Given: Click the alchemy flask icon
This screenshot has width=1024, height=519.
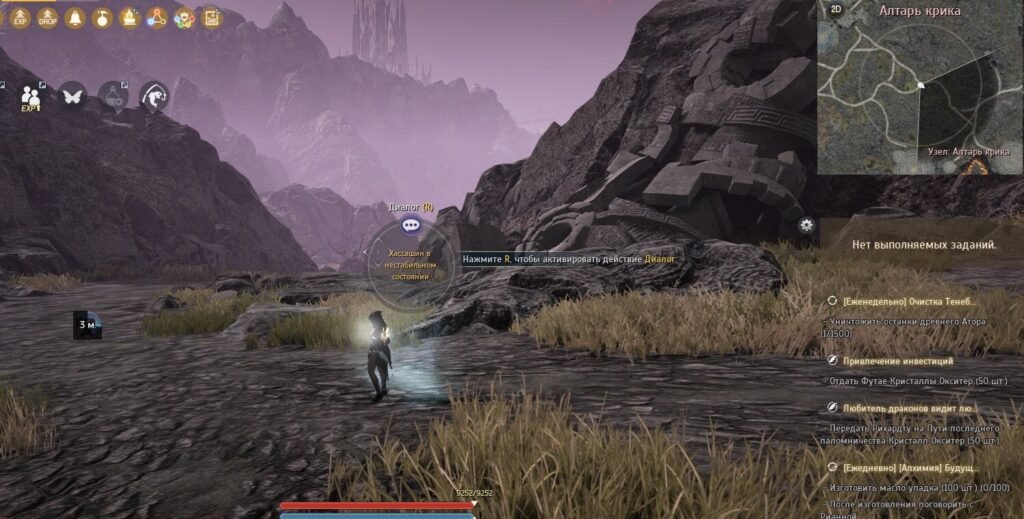Looking at the screenshot, I should click(113, 97).
